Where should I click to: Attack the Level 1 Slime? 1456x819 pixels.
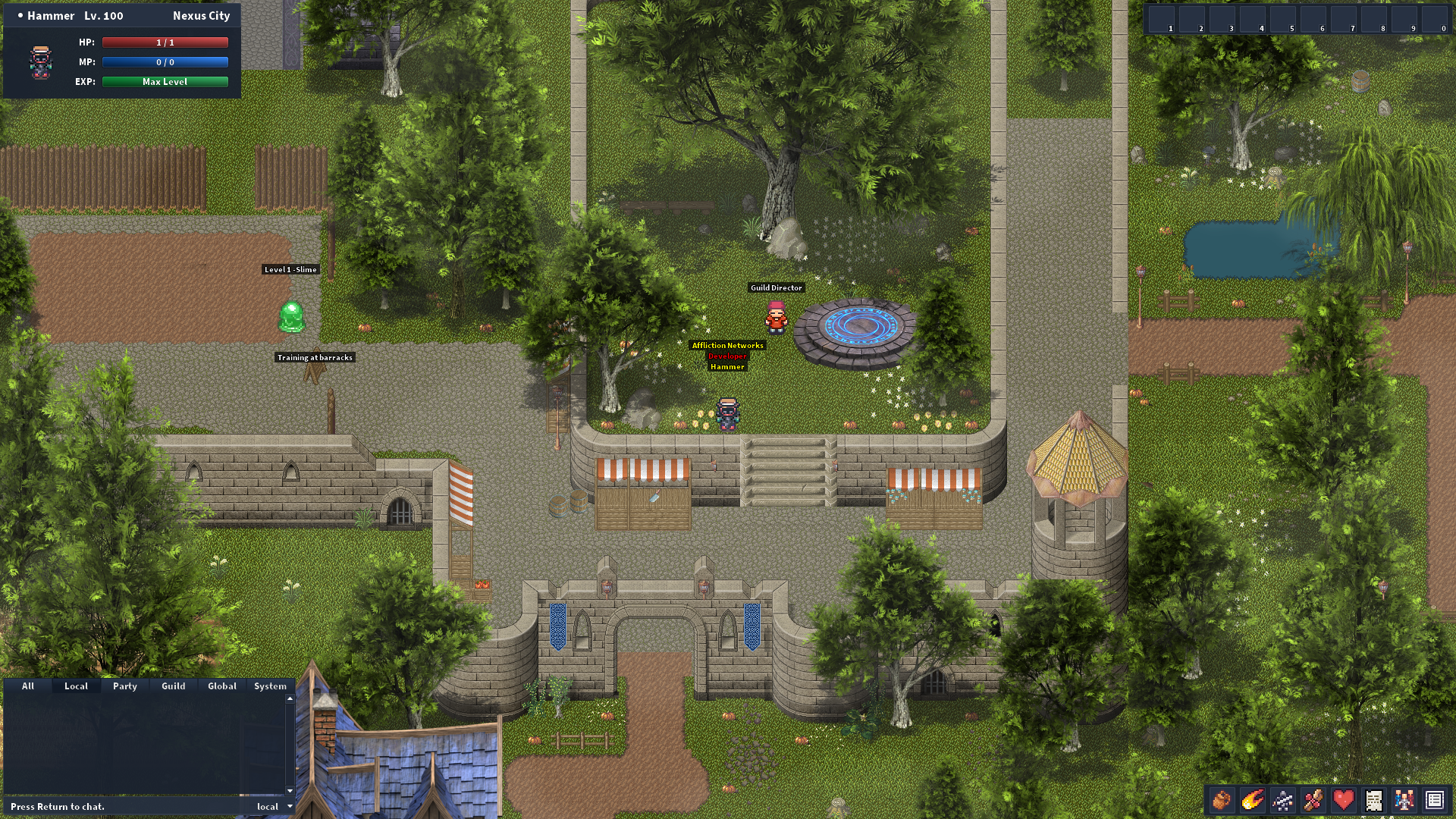(292, 317)
